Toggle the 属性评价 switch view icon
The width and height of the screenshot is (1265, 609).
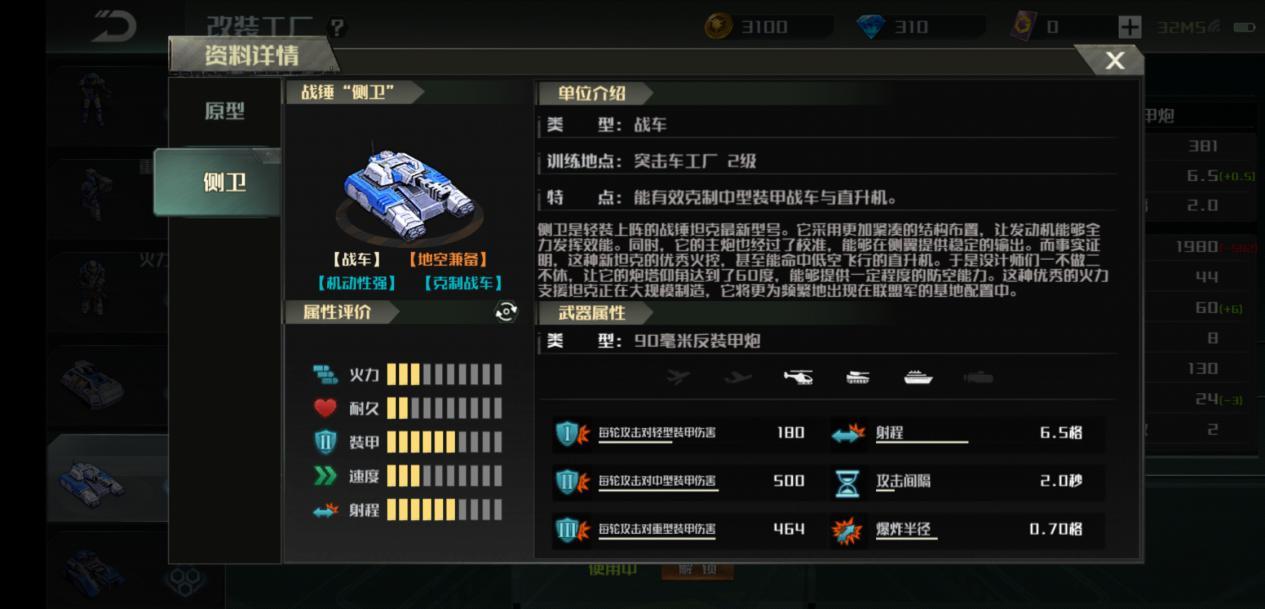pos(507,312)
